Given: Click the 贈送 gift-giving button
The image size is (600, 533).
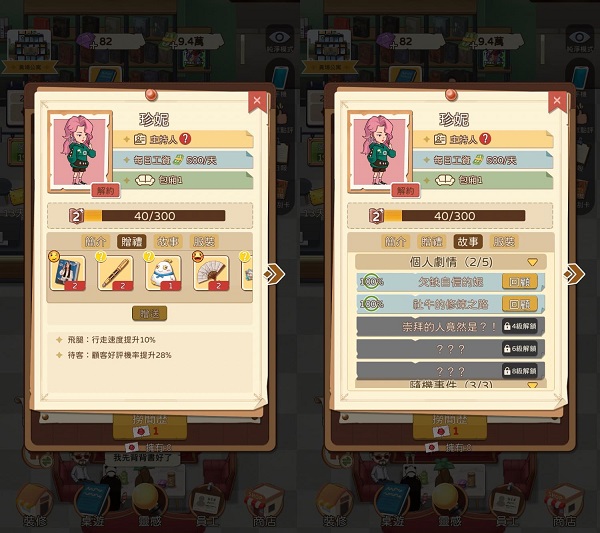Looking at the screenshot, I should (x=149, y=313).
